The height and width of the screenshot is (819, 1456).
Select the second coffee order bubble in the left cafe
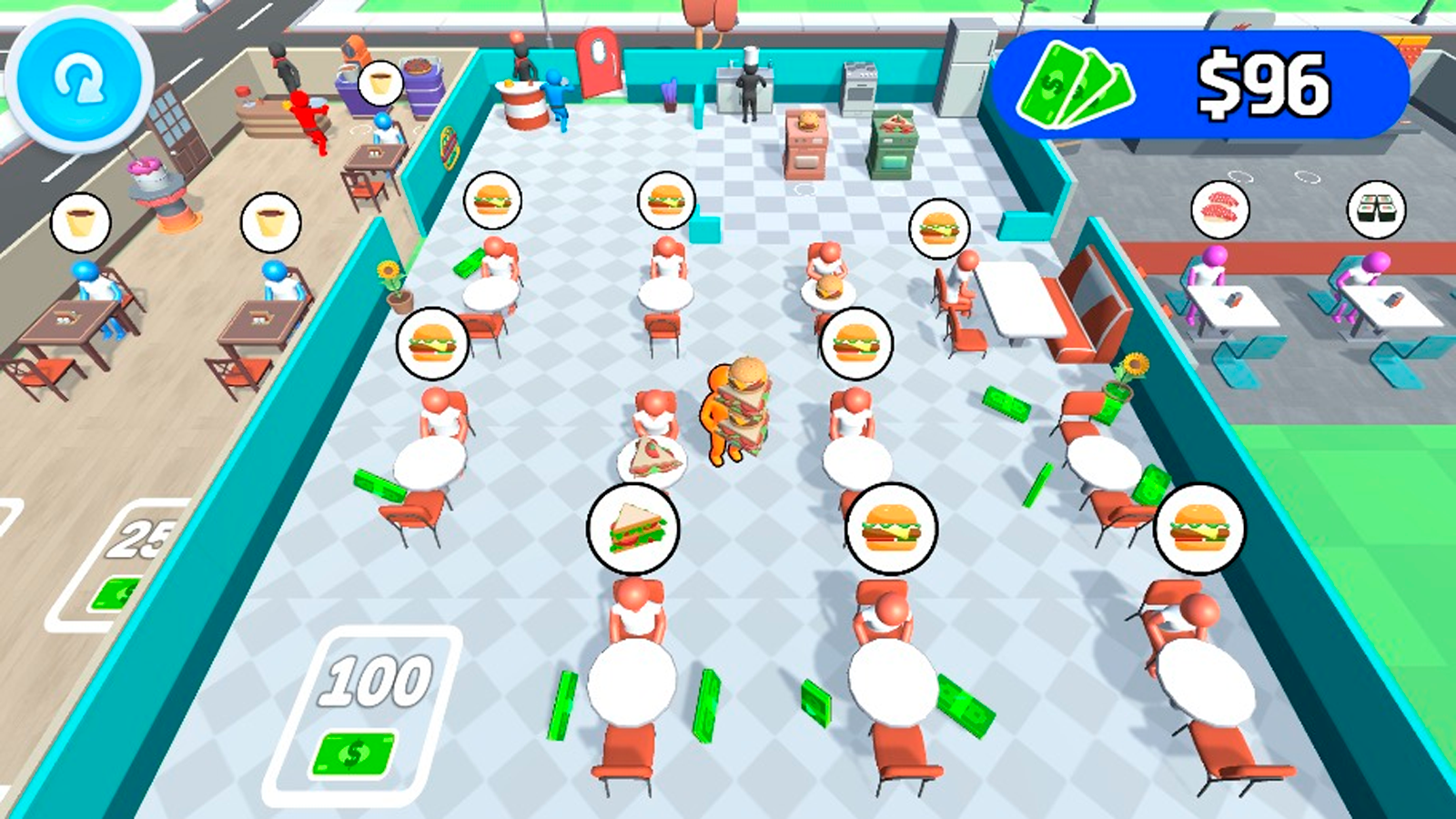269,220
